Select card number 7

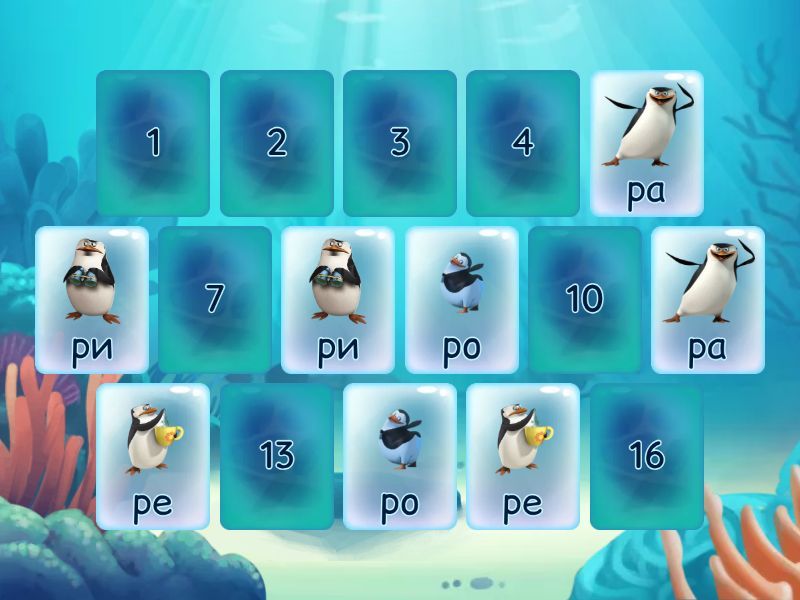click(x=215, y=299)
